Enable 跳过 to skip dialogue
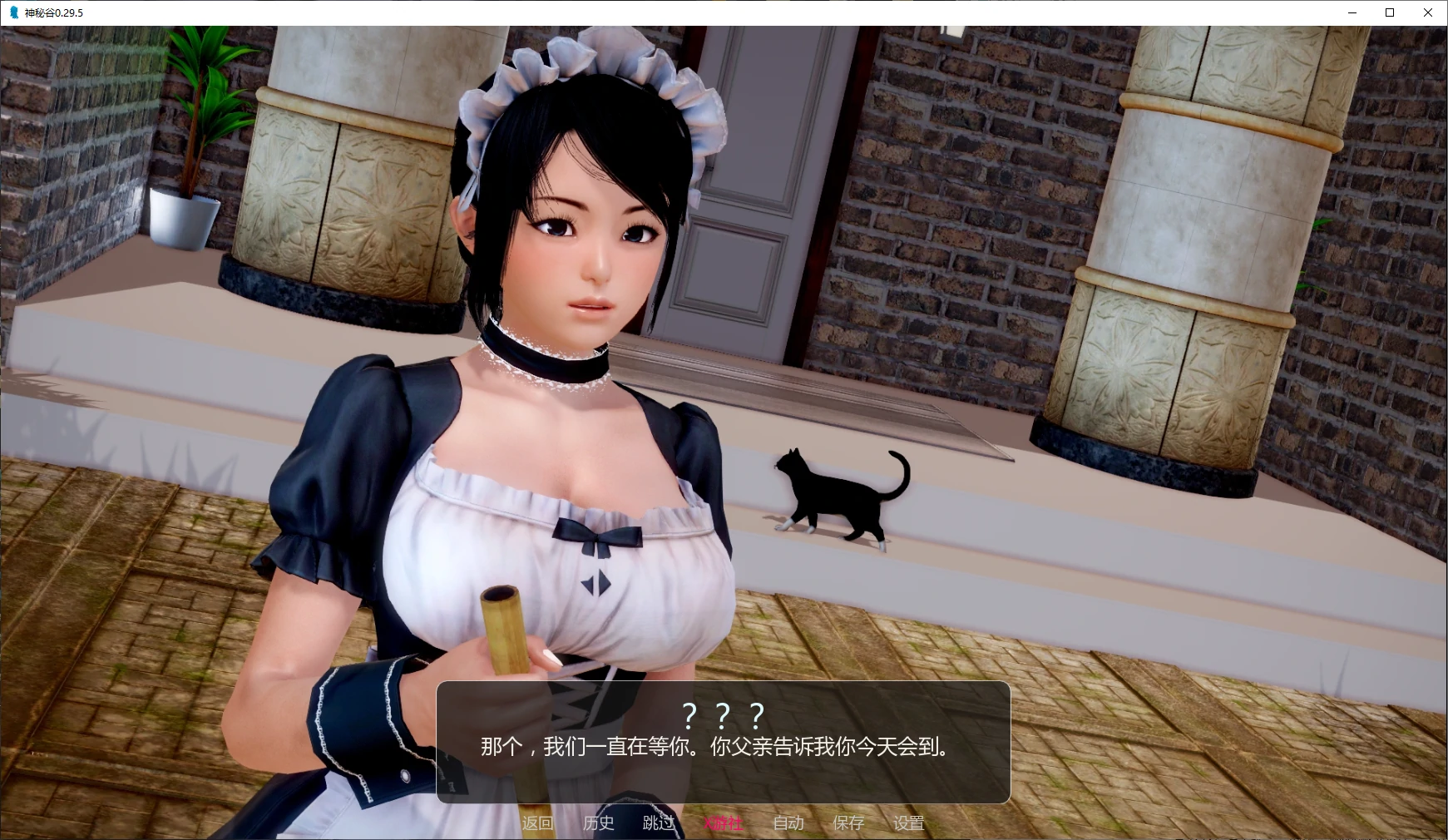The image size is (1448, 840). tap(658, 823)
